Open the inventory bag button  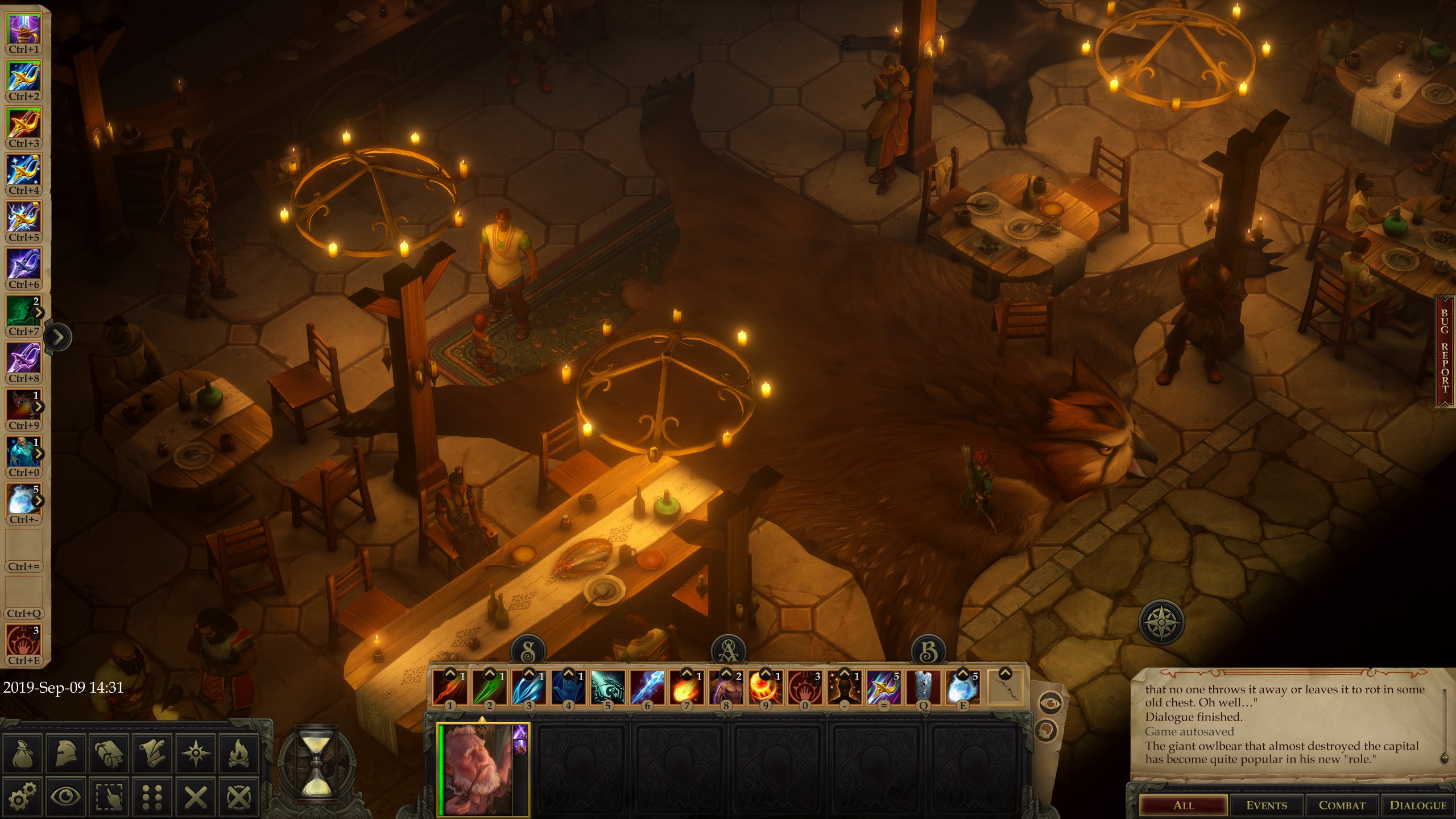point(23,753)
